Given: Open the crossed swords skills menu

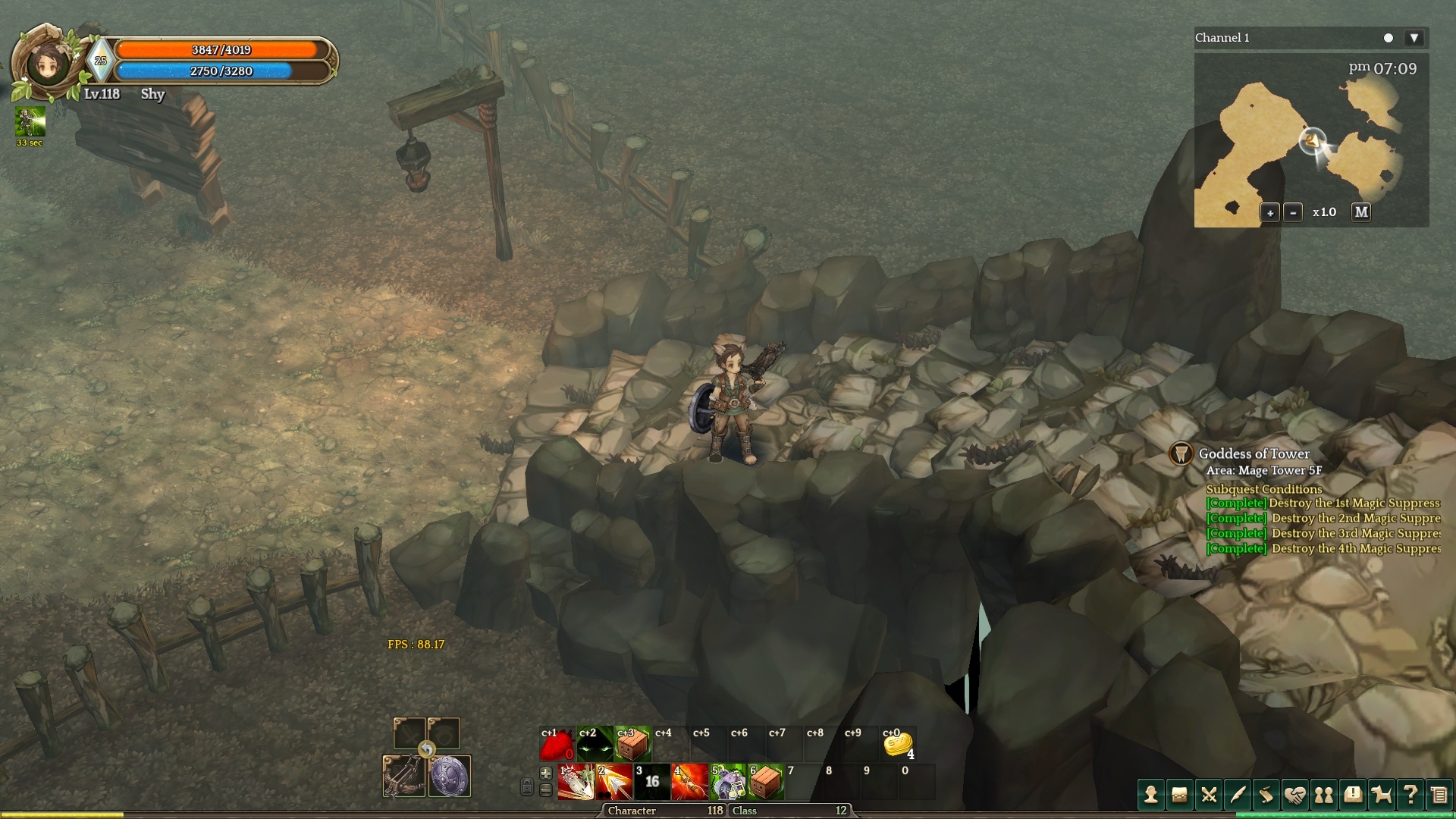Looking at the screenshot, I should pyautogui.click(x=1209, y=795).
